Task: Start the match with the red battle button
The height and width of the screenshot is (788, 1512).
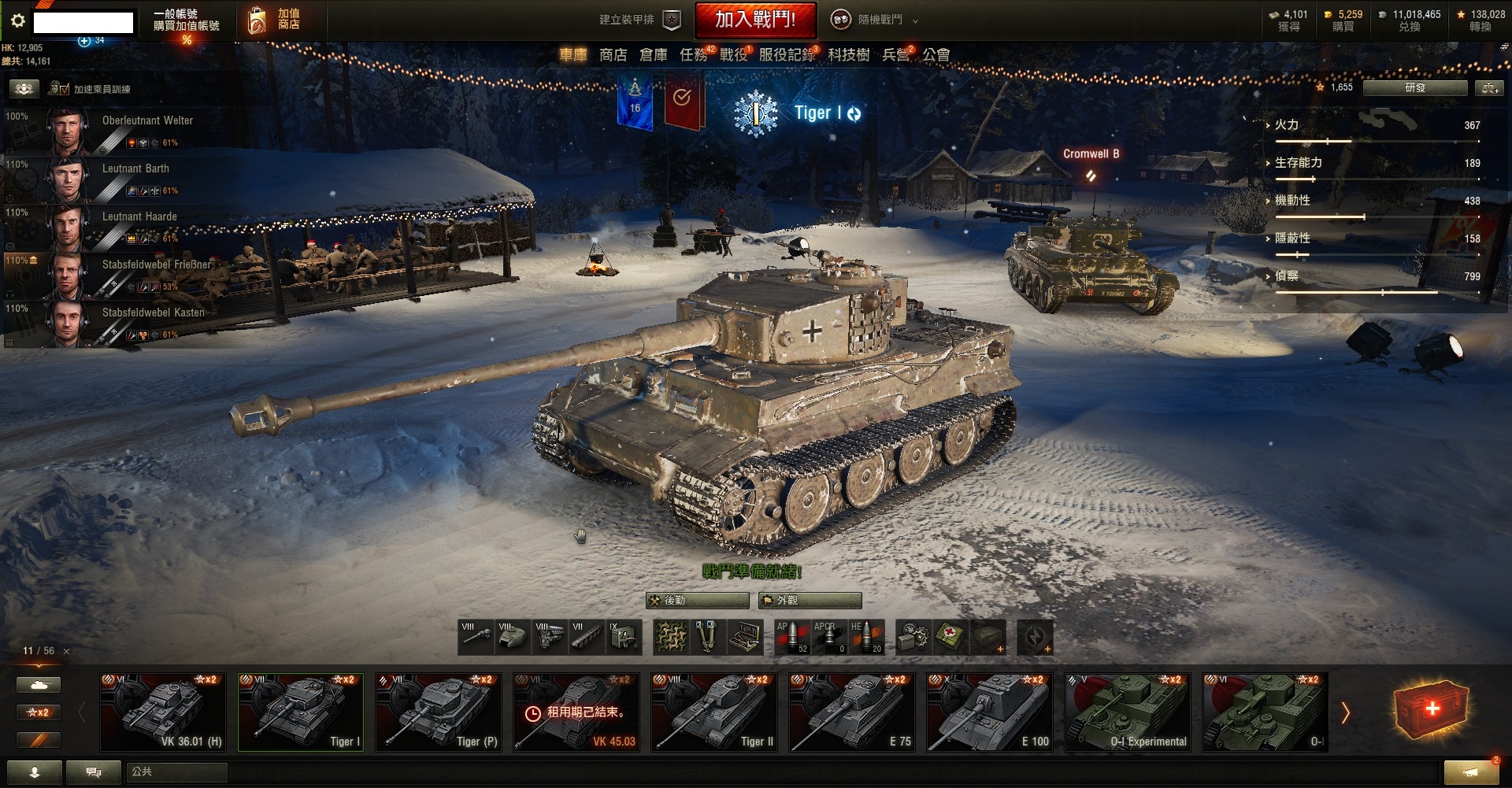Action: 754,20
